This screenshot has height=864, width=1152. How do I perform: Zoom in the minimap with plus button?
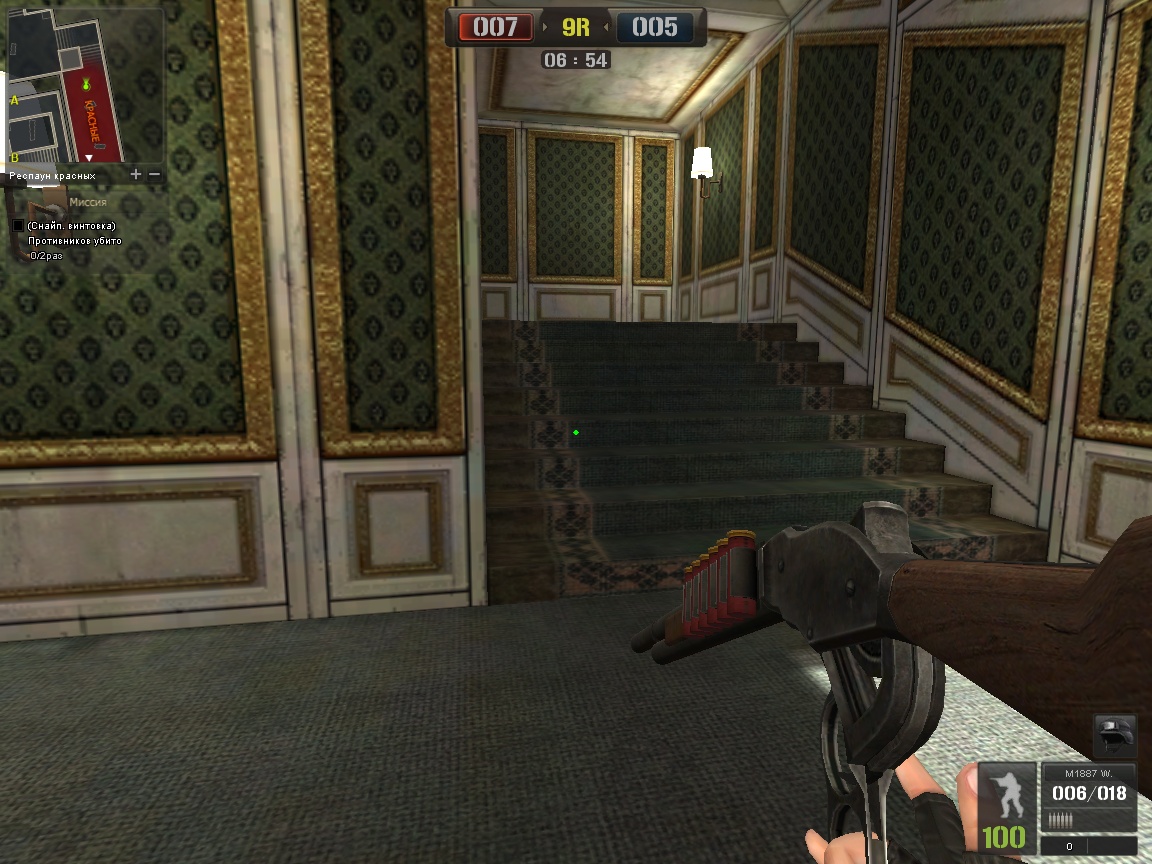[x=136, y=174]
